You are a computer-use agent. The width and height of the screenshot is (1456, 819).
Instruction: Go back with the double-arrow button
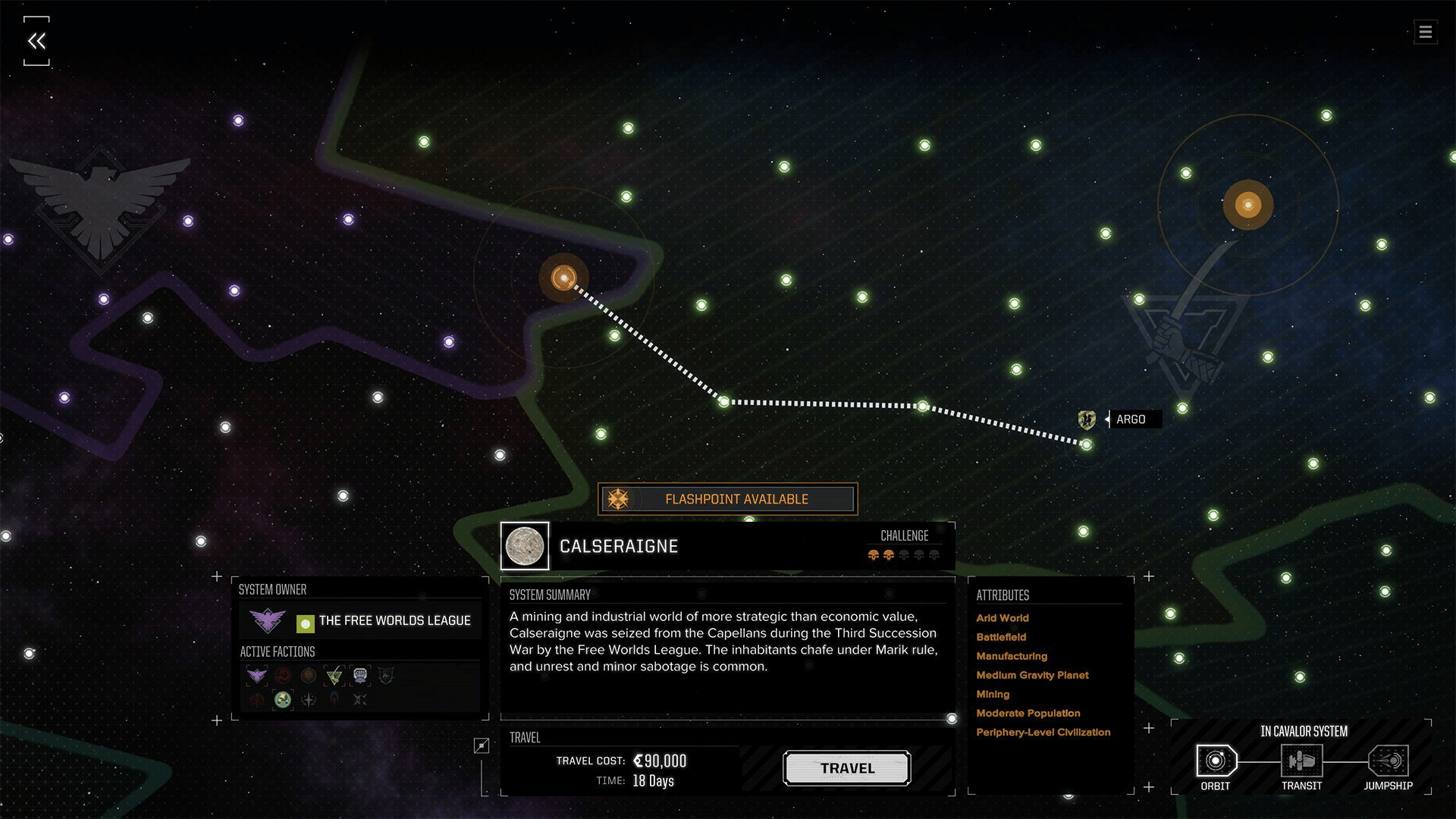click(36, 41)
